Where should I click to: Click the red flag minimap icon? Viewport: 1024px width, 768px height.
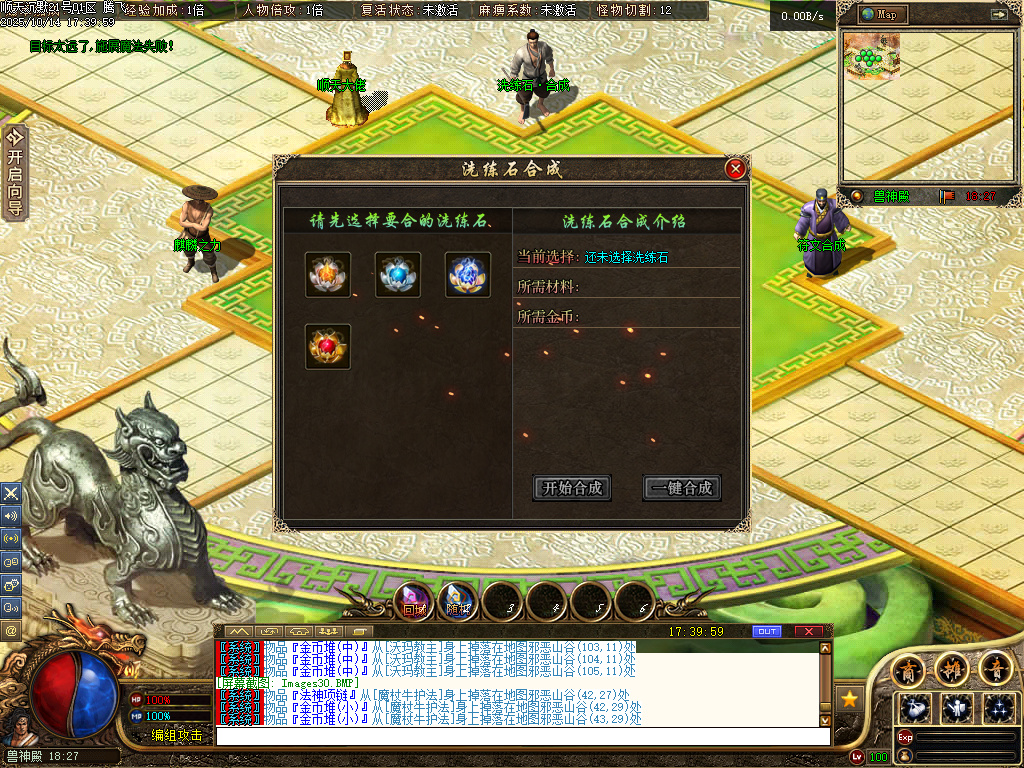(946, 196)
